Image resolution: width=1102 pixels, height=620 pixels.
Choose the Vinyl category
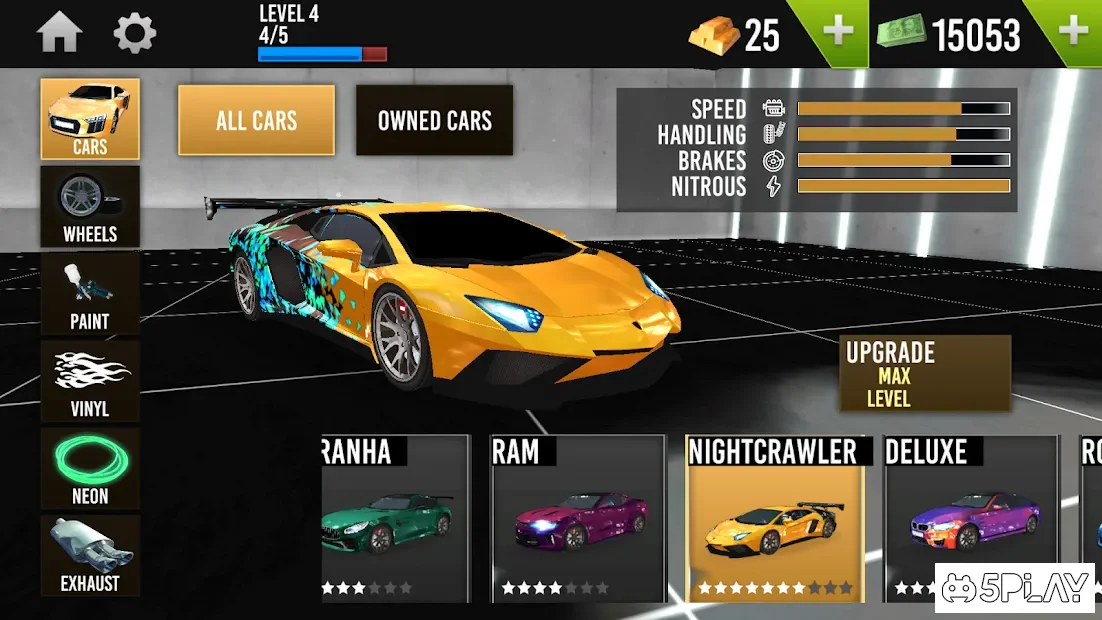click(x=90, y=381)
